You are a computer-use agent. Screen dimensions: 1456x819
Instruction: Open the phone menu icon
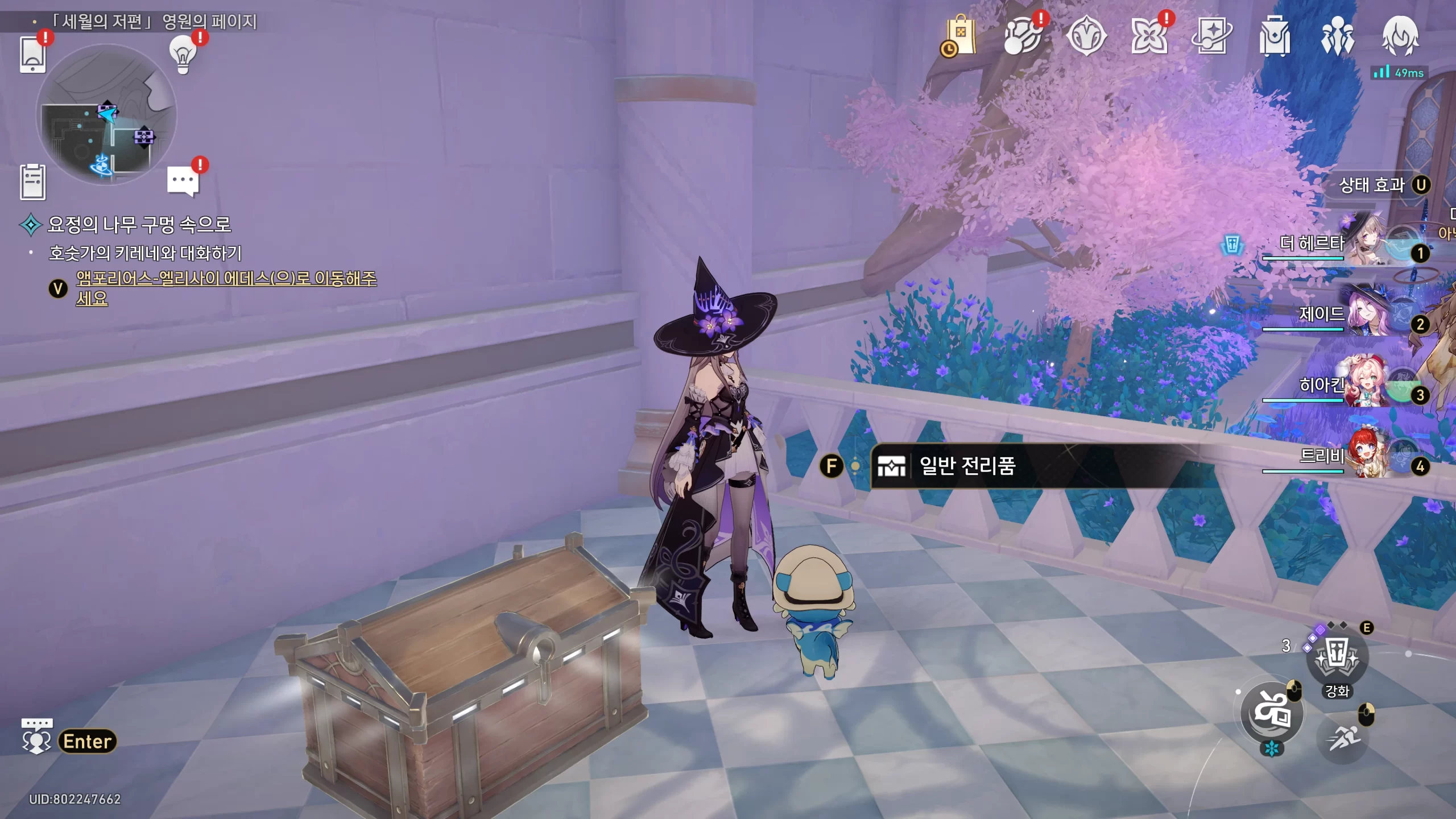33,55
